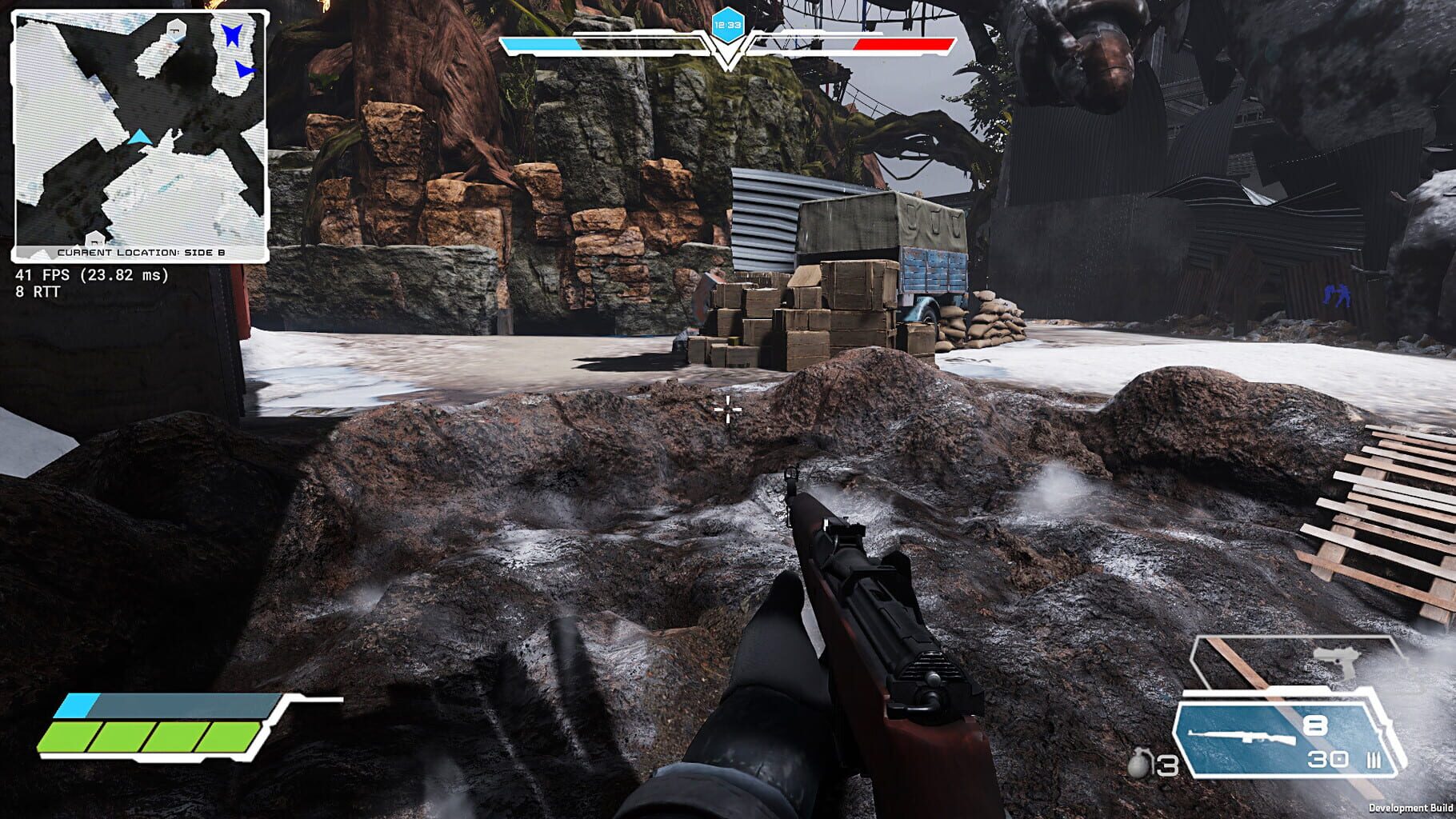Click the hexagonal match timer showing 12:33
The width and height of the screenshot is (1456, 819).
click(730, 25)
